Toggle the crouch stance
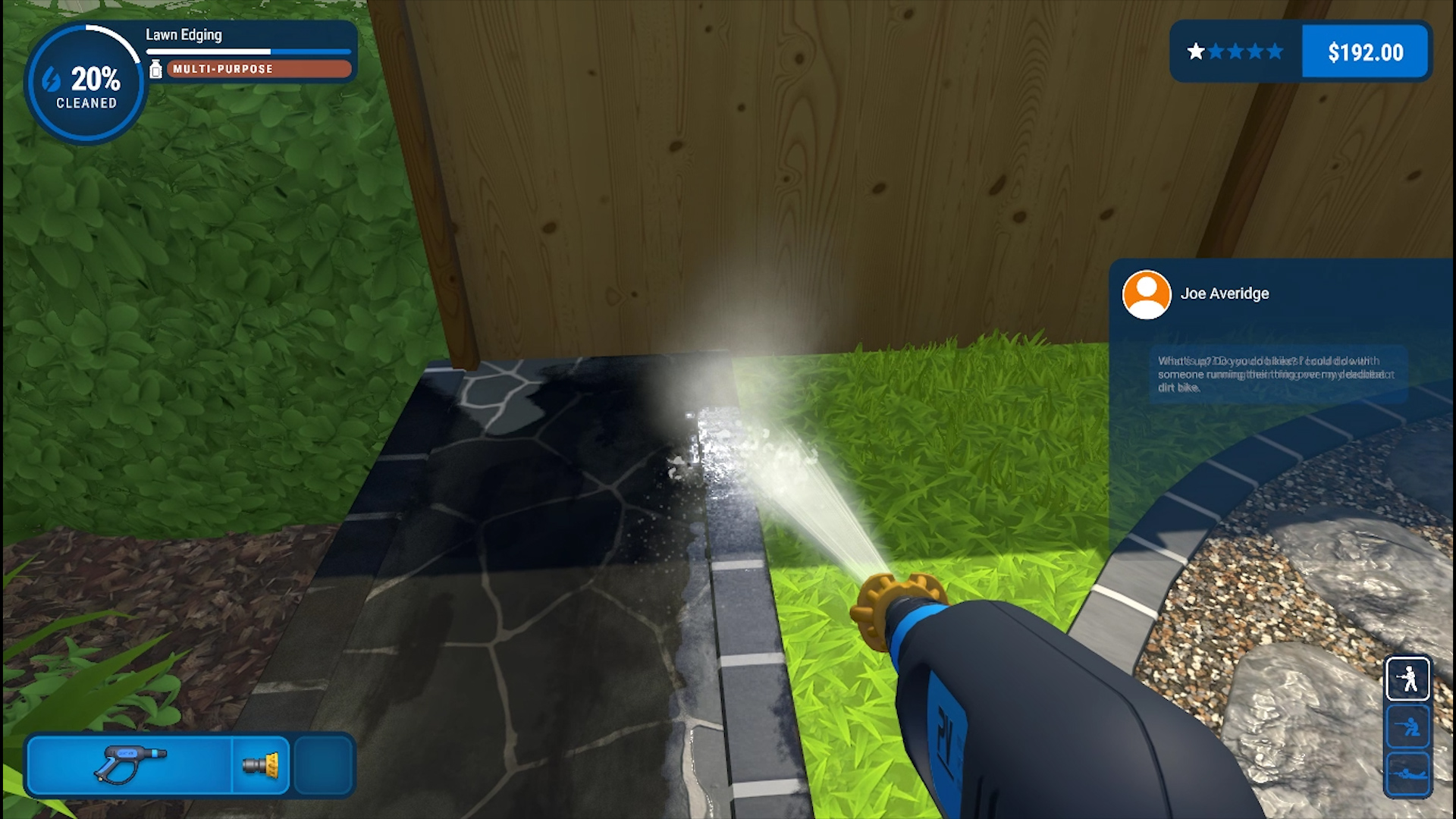Image resolution: width=1456 pixels, height=819 pixels. tap(1410, 726)
